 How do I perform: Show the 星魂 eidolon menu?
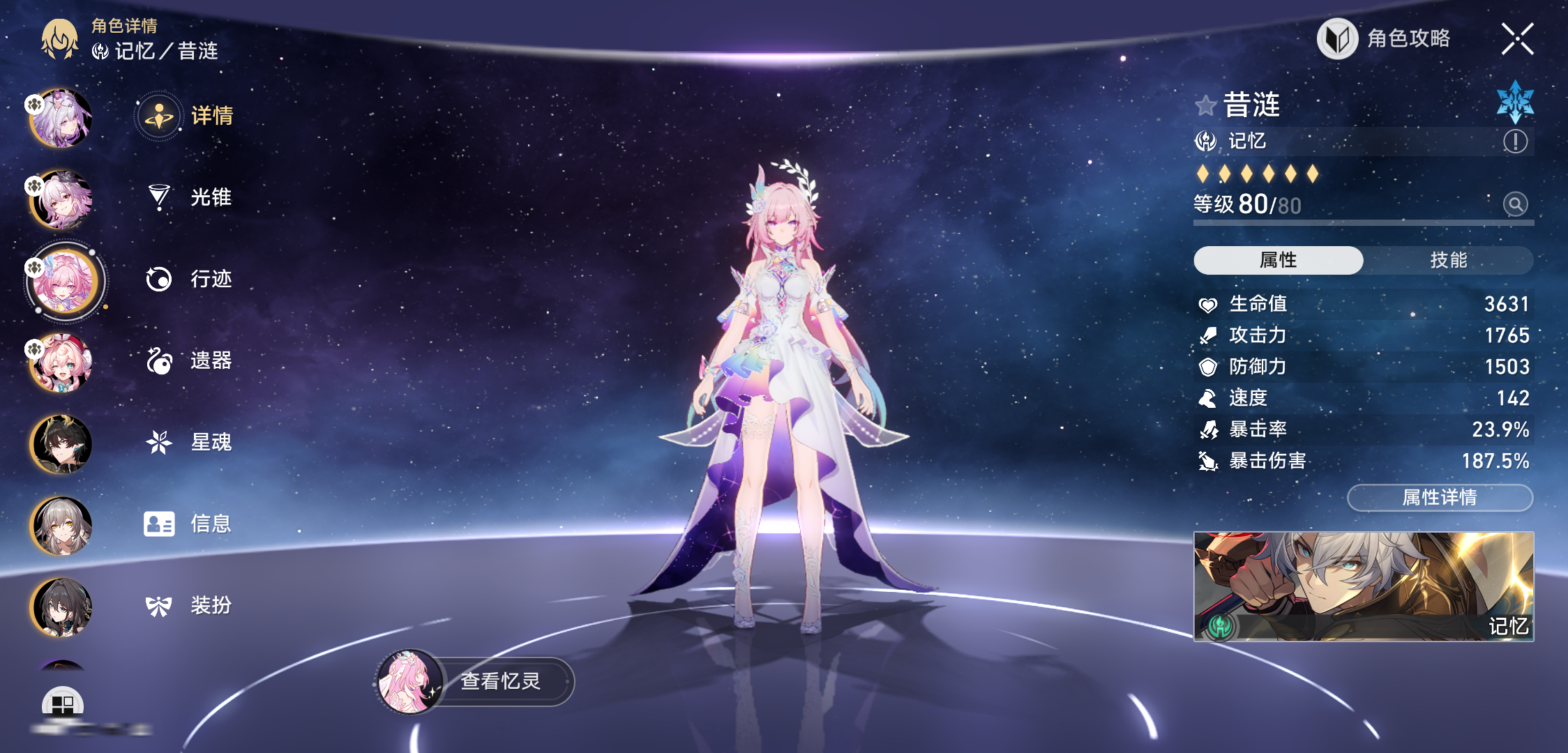tap(188, 442)
